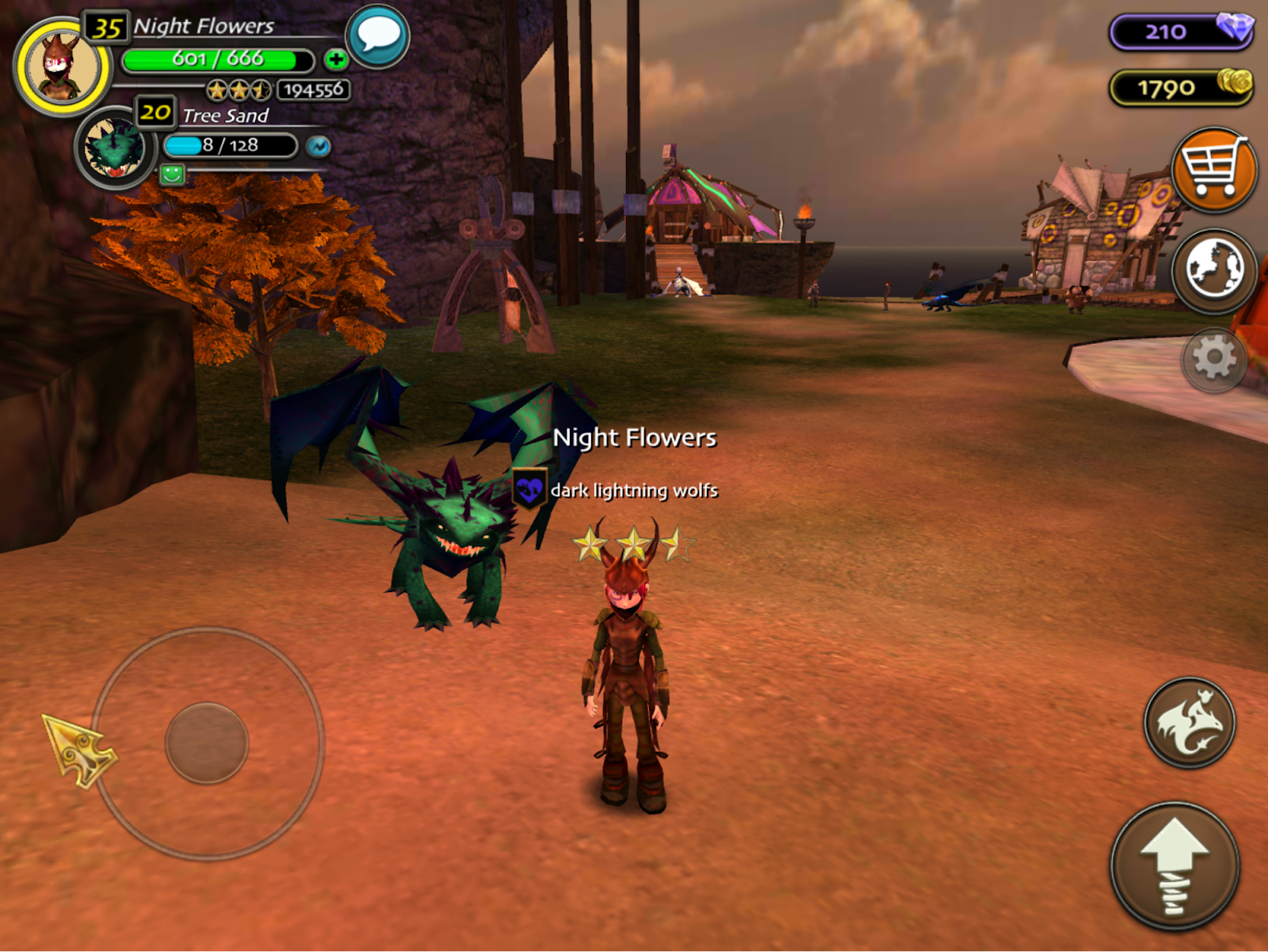This screenshot has height=952, width=1268.
Task: Tap the gold coins currency counter
Action: click(x=1181, y=87)
